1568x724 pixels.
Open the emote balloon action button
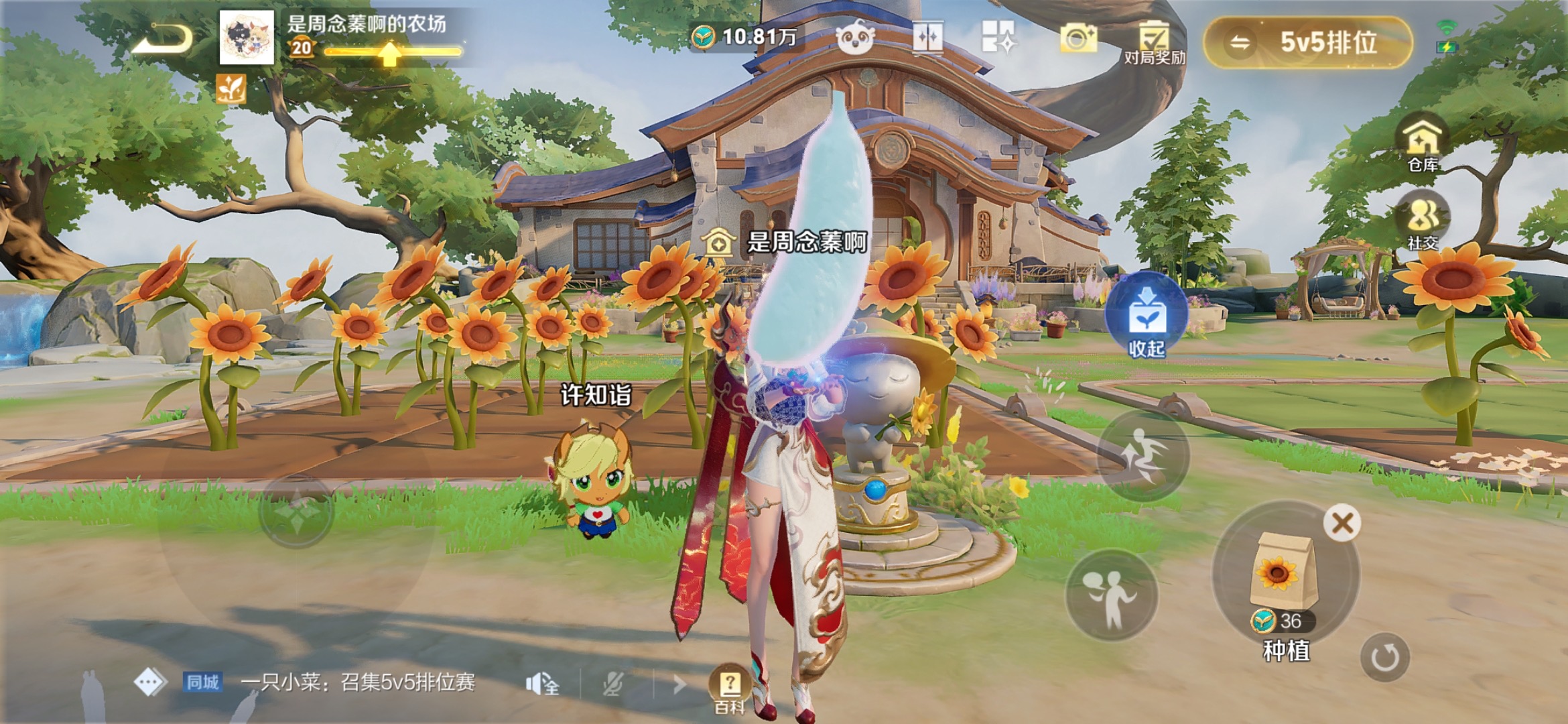(1111, 595)
